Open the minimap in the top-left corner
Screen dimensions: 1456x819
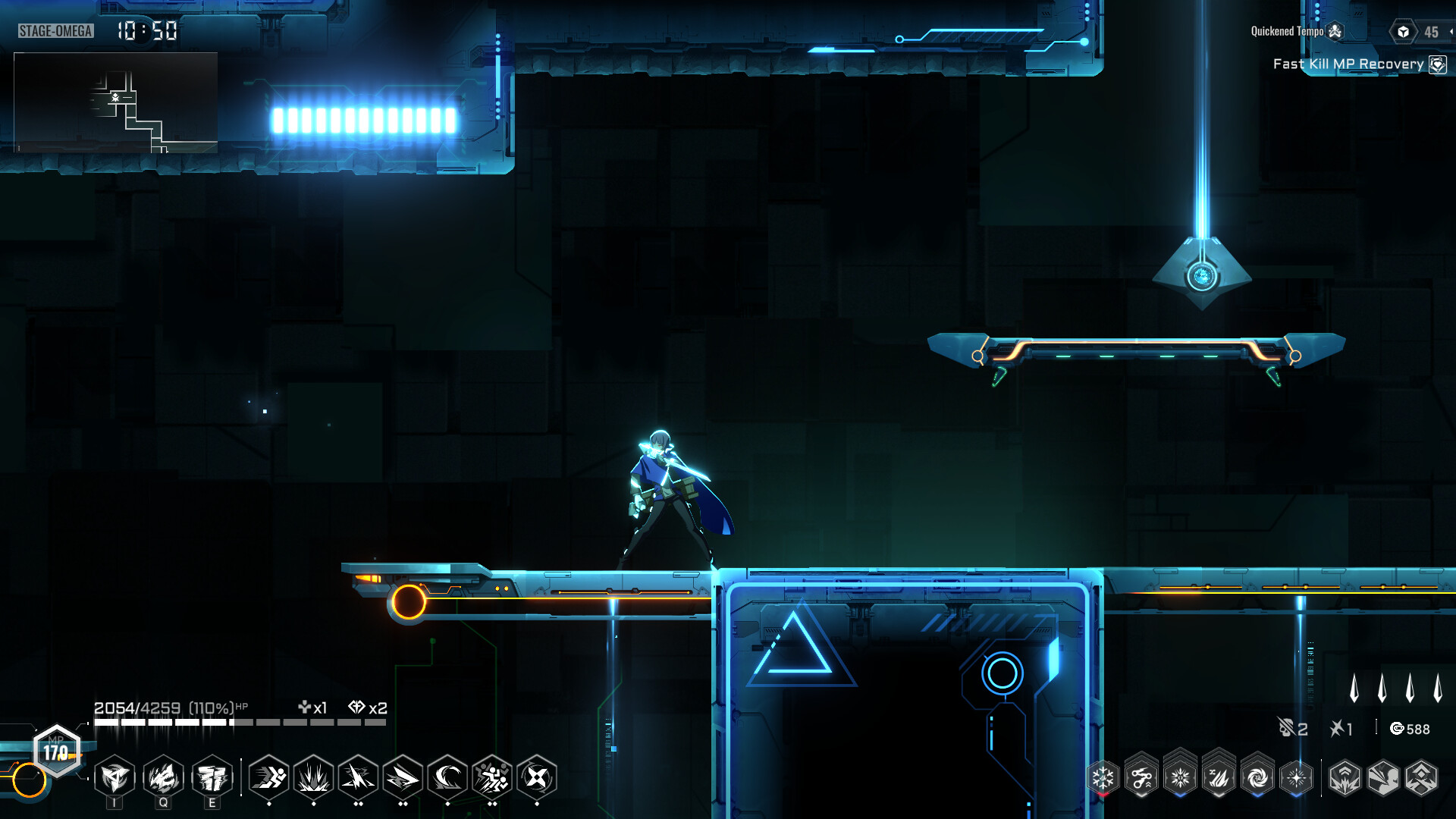tap(114, 102)
